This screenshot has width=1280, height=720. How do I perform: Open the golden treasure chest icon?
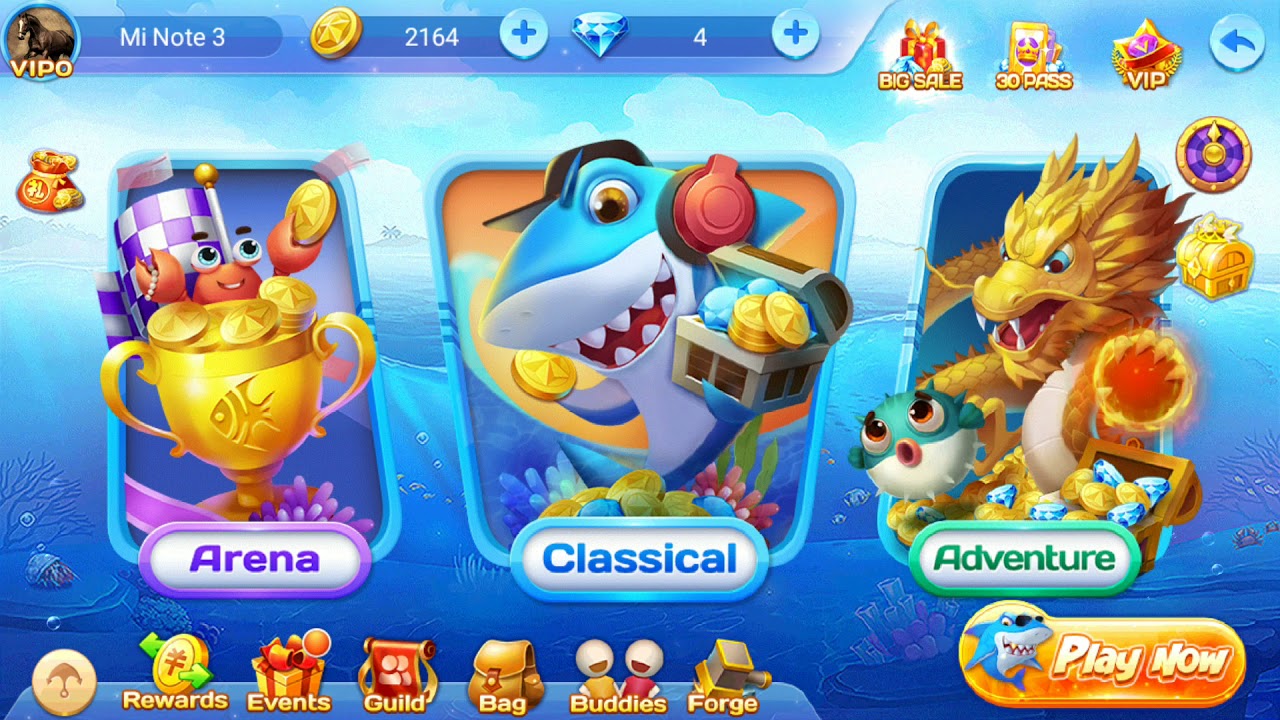[x=1213, y=257]
